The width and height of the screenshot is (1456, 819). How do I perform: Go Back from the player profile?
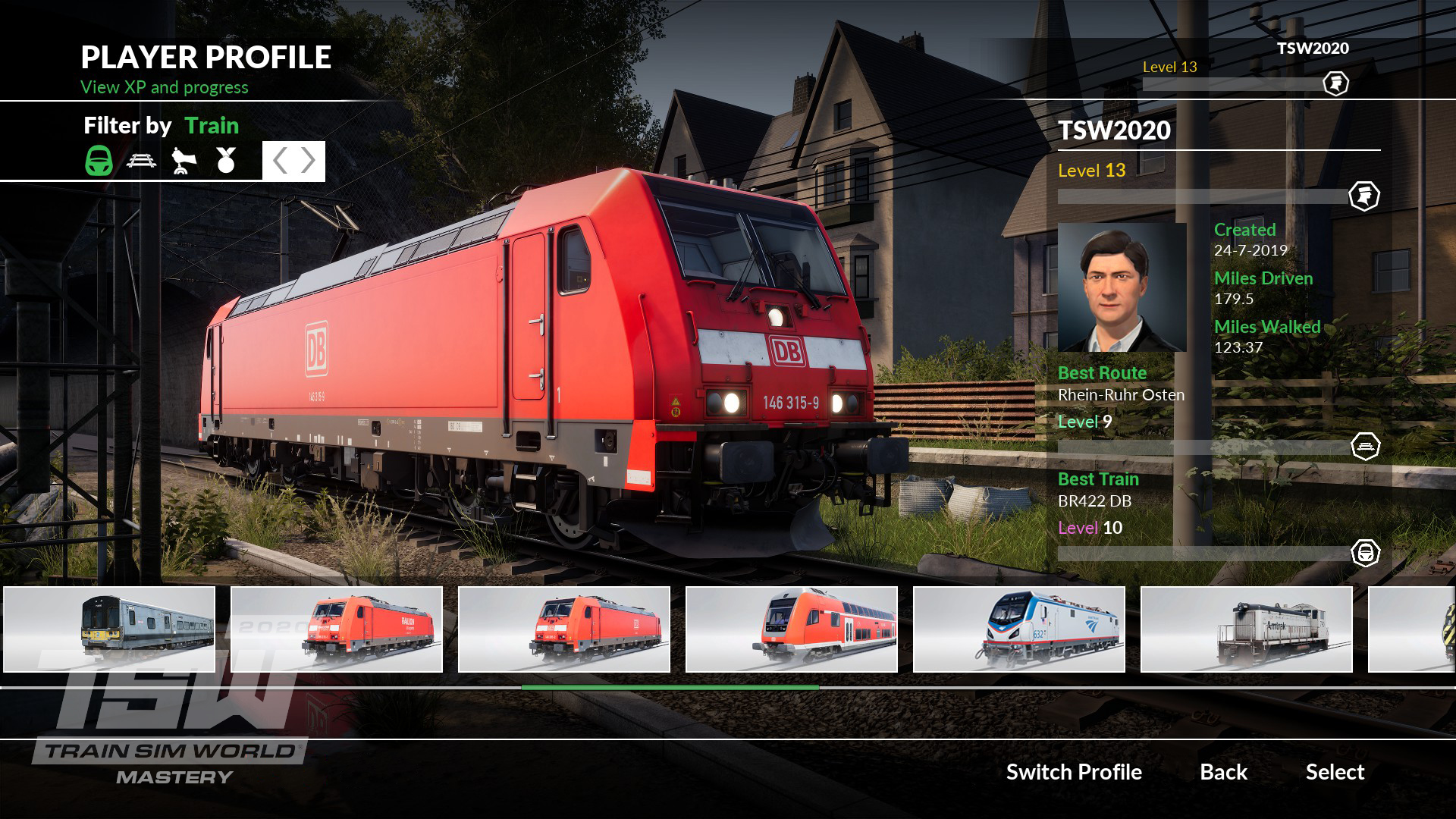click(1223, 772)
